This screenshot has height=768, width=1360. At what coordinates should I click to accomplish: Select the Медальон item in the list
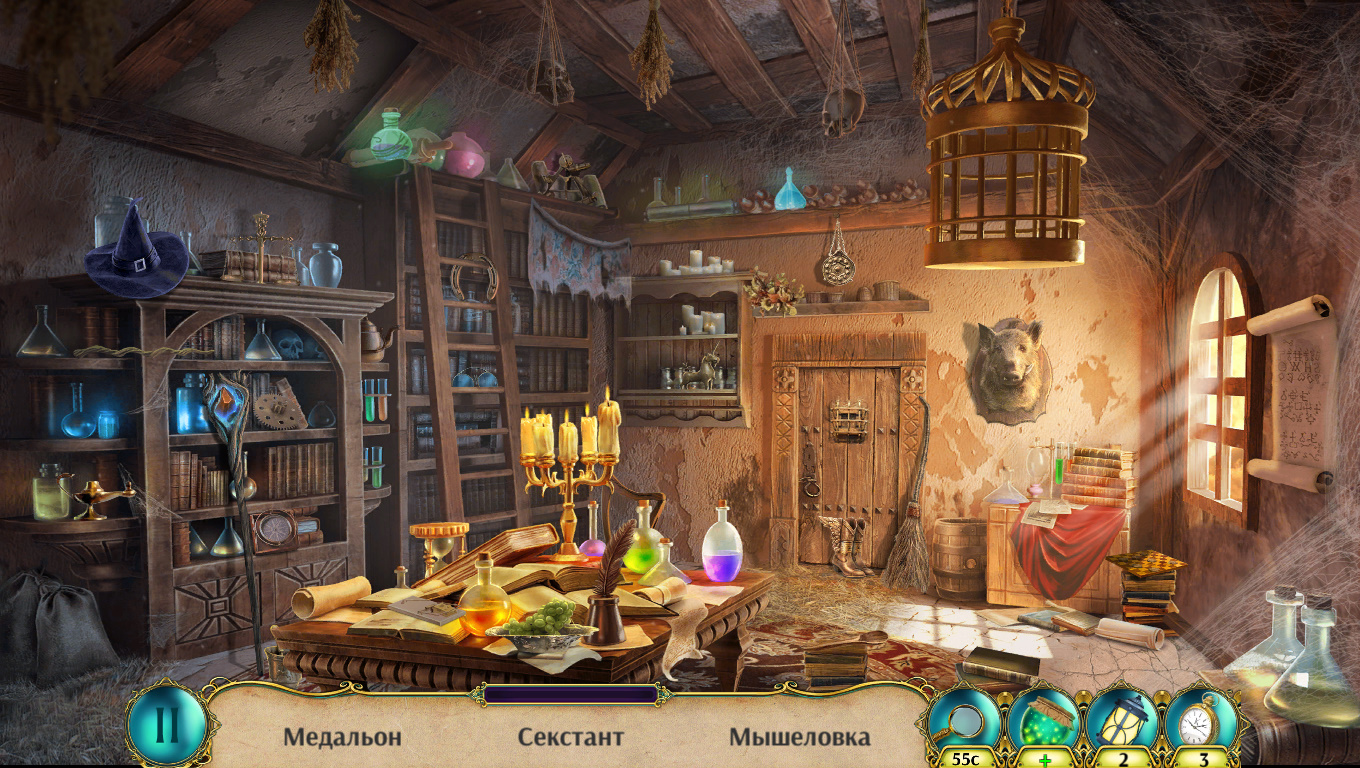[342, 738]
